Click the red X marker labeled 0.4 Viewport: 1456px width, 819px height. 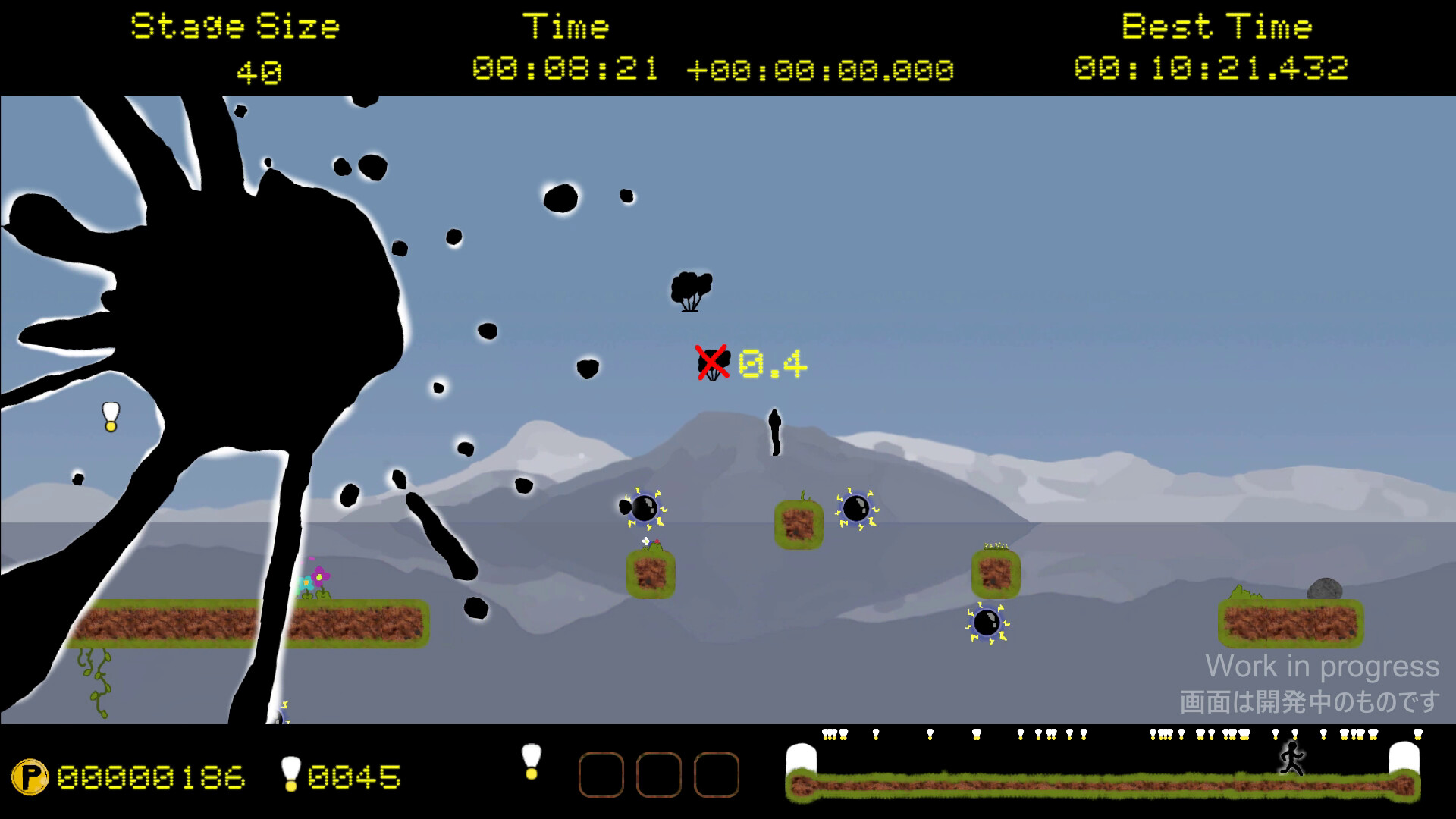tap(711, 362)
